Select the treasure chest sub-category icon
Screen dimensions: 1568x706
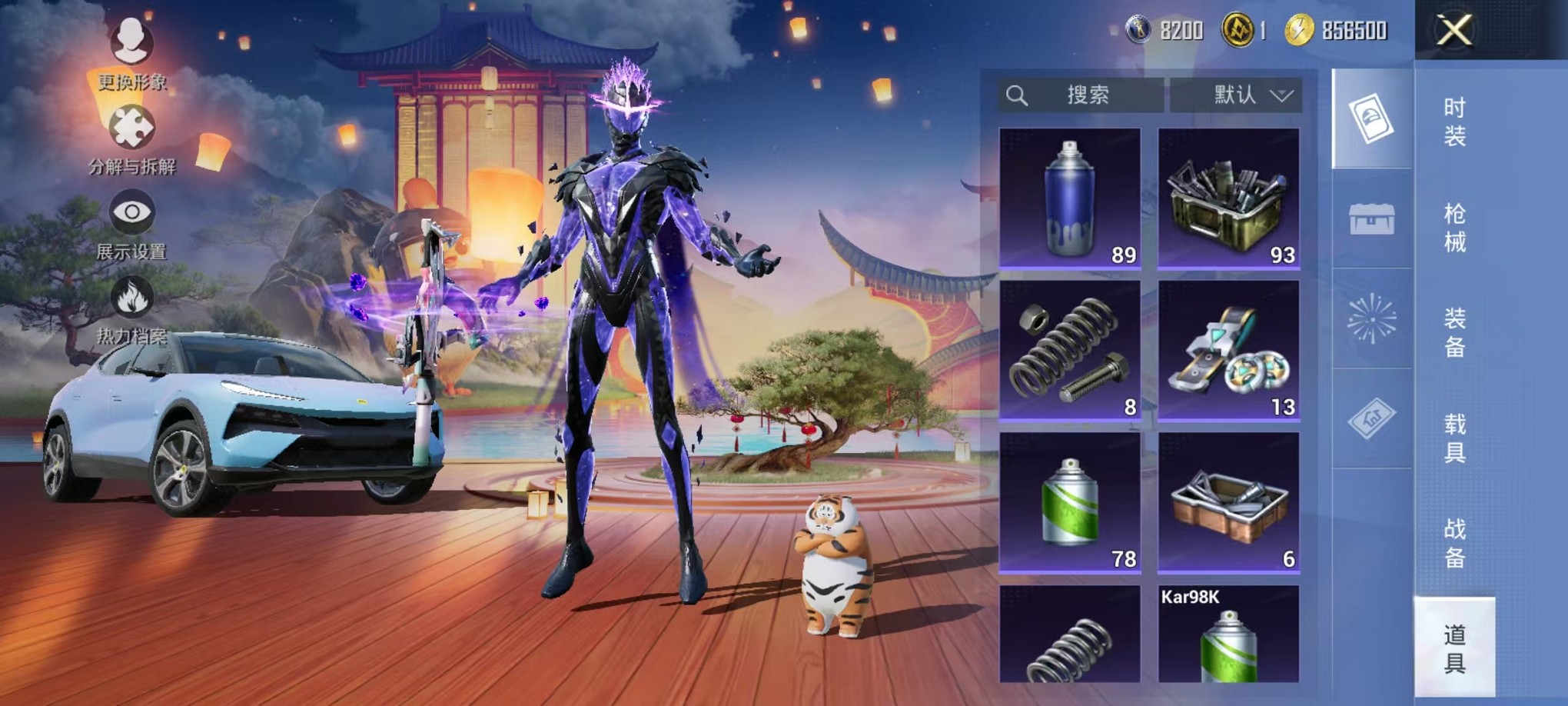pos(1372,219)
